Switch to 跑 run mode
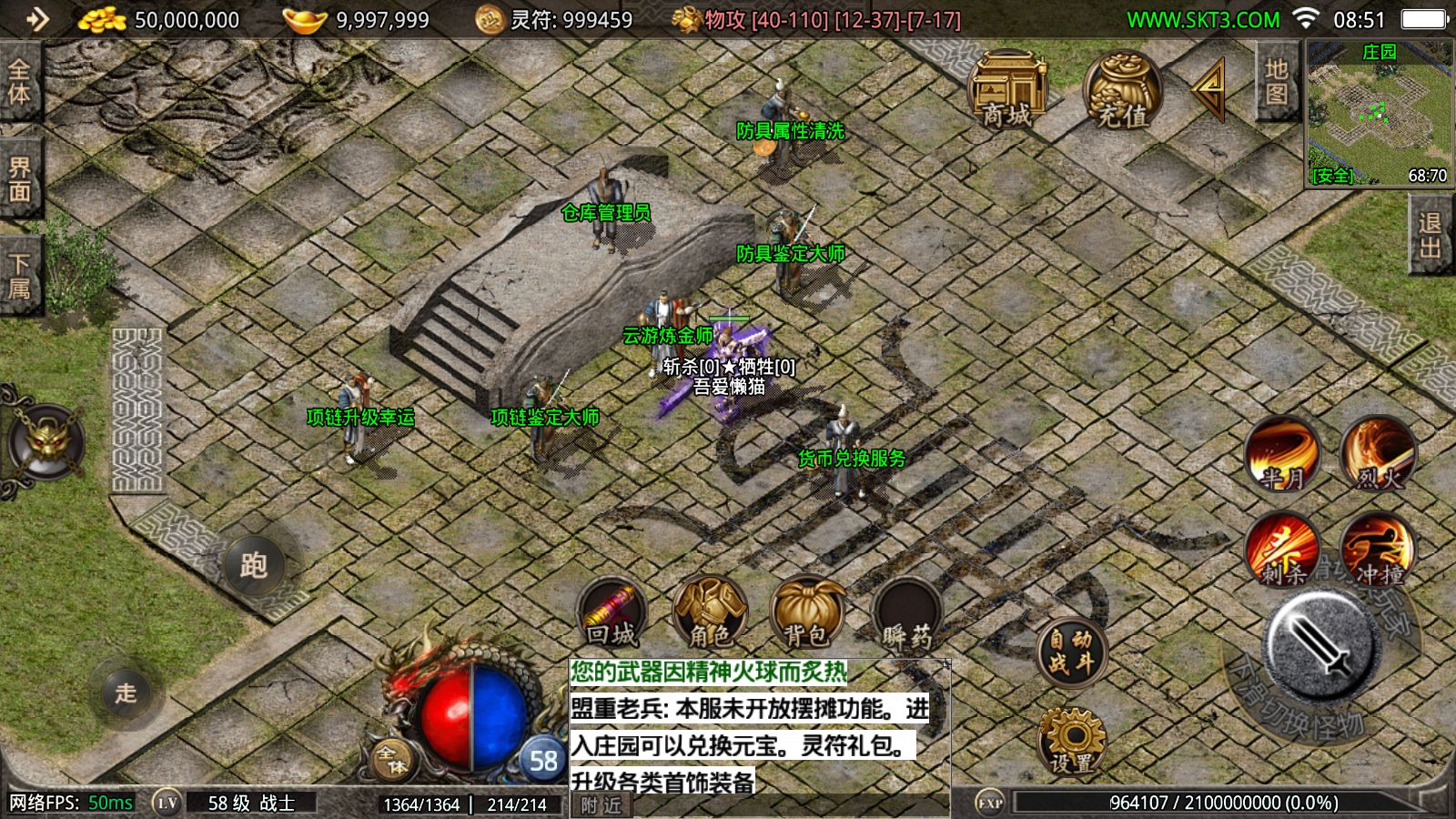This screenshot has height=819, width=1456. pos(254,565)
